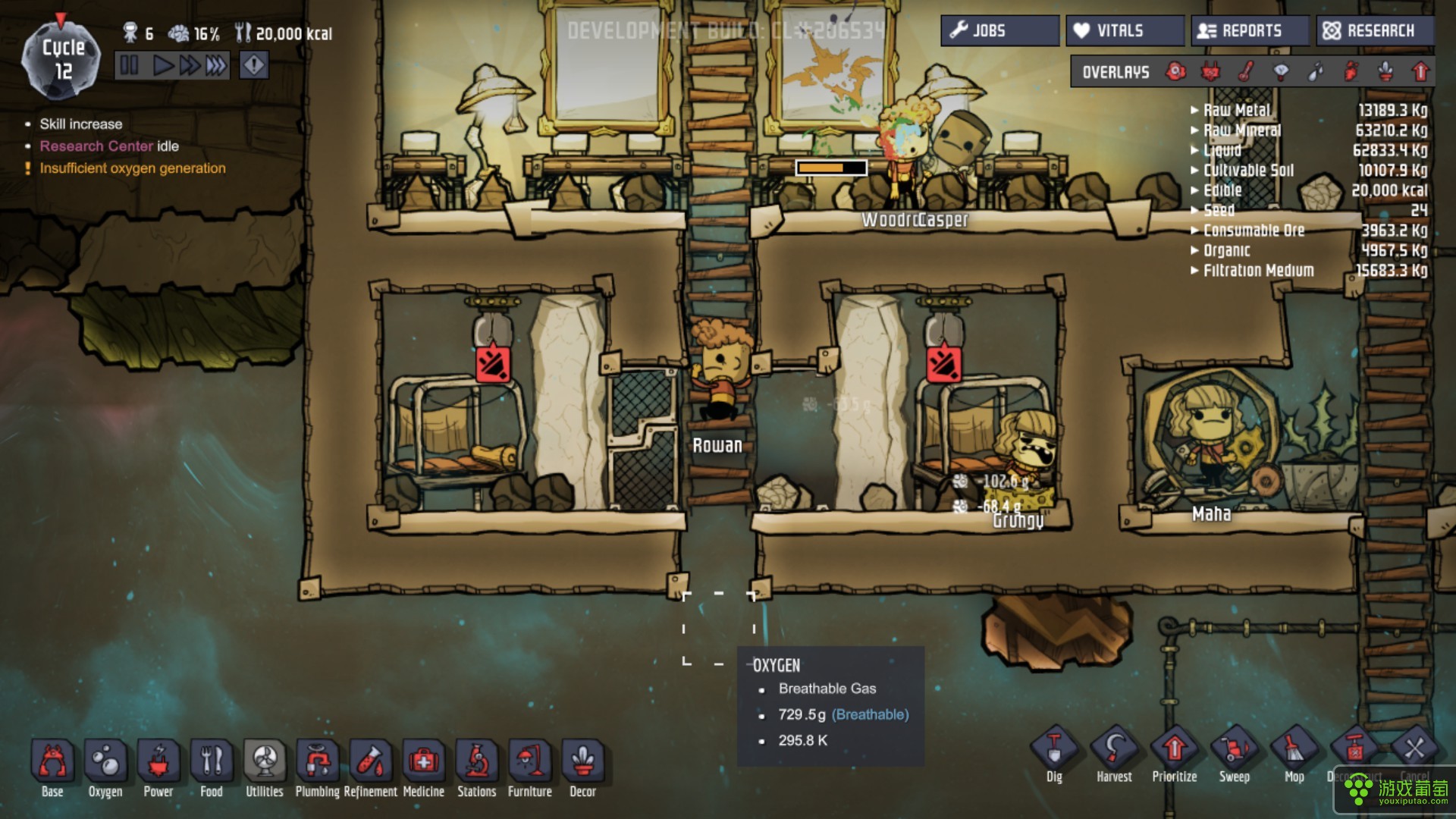Open the Vitals panel
The height and width of the screenshot is (819, 1456).
tap(1124, 31)
